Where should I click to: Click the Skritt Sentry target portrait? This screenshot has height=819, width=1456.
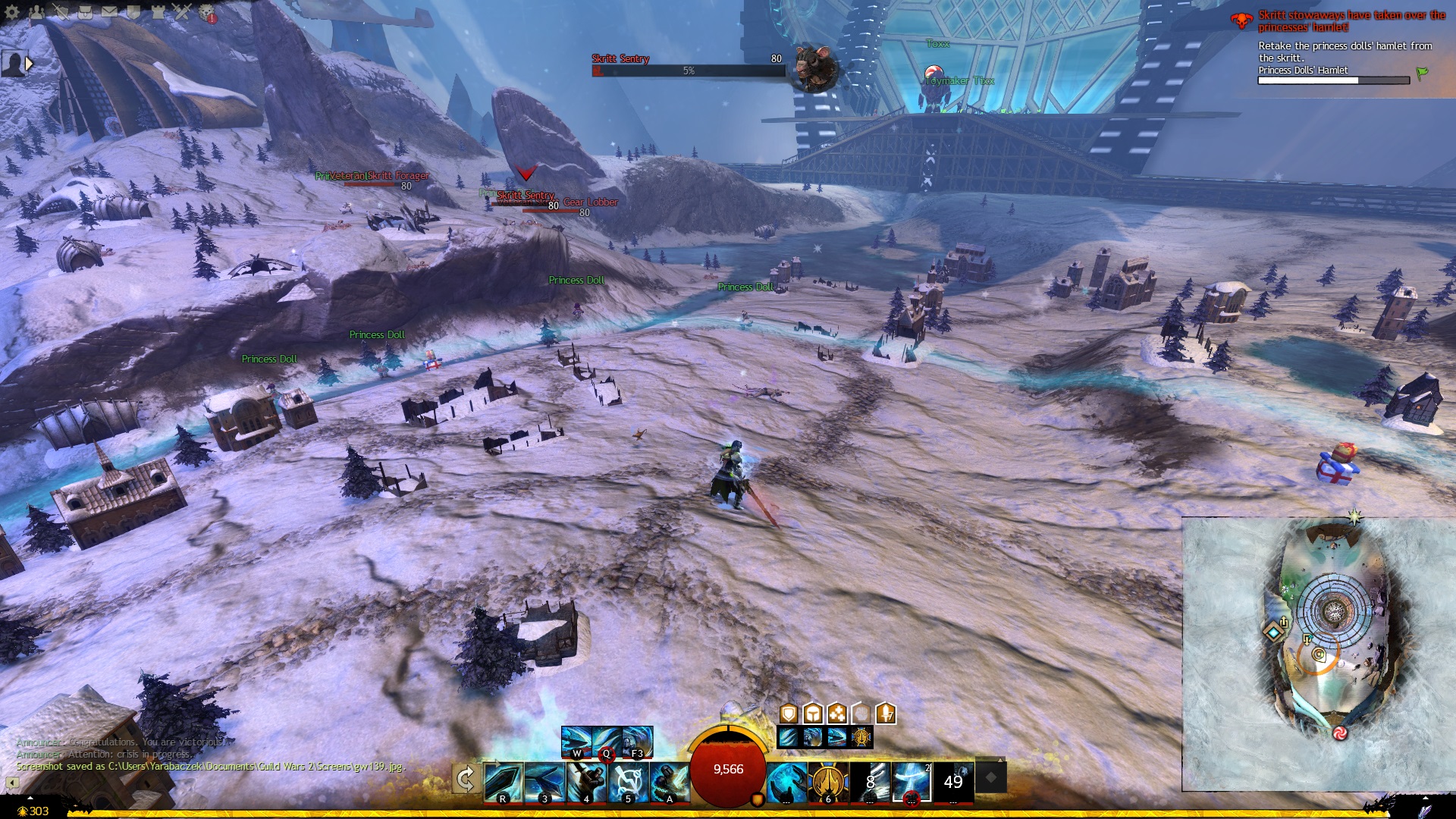[x=815, y=67]
